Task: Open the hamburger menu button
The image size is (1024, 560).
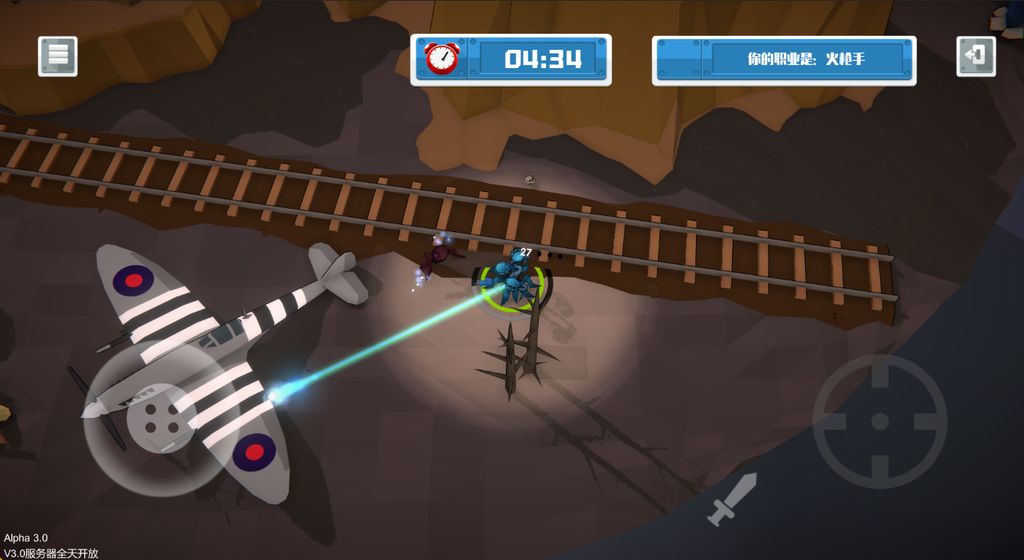Action: pos(58,56)
